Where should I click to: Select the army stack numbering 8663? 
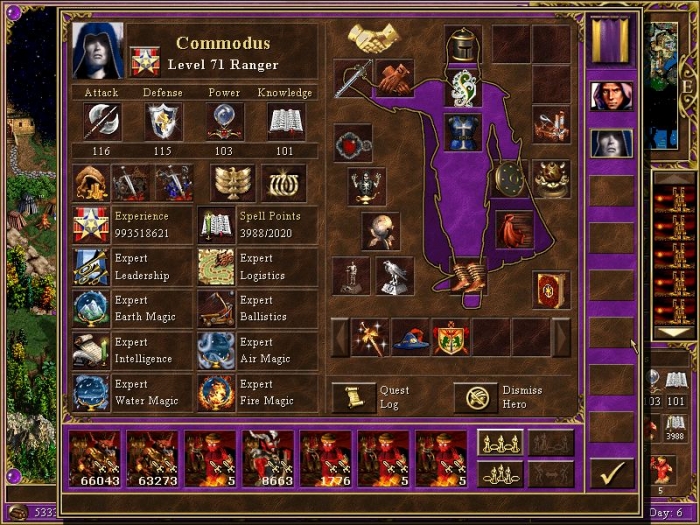click(268, 459)
